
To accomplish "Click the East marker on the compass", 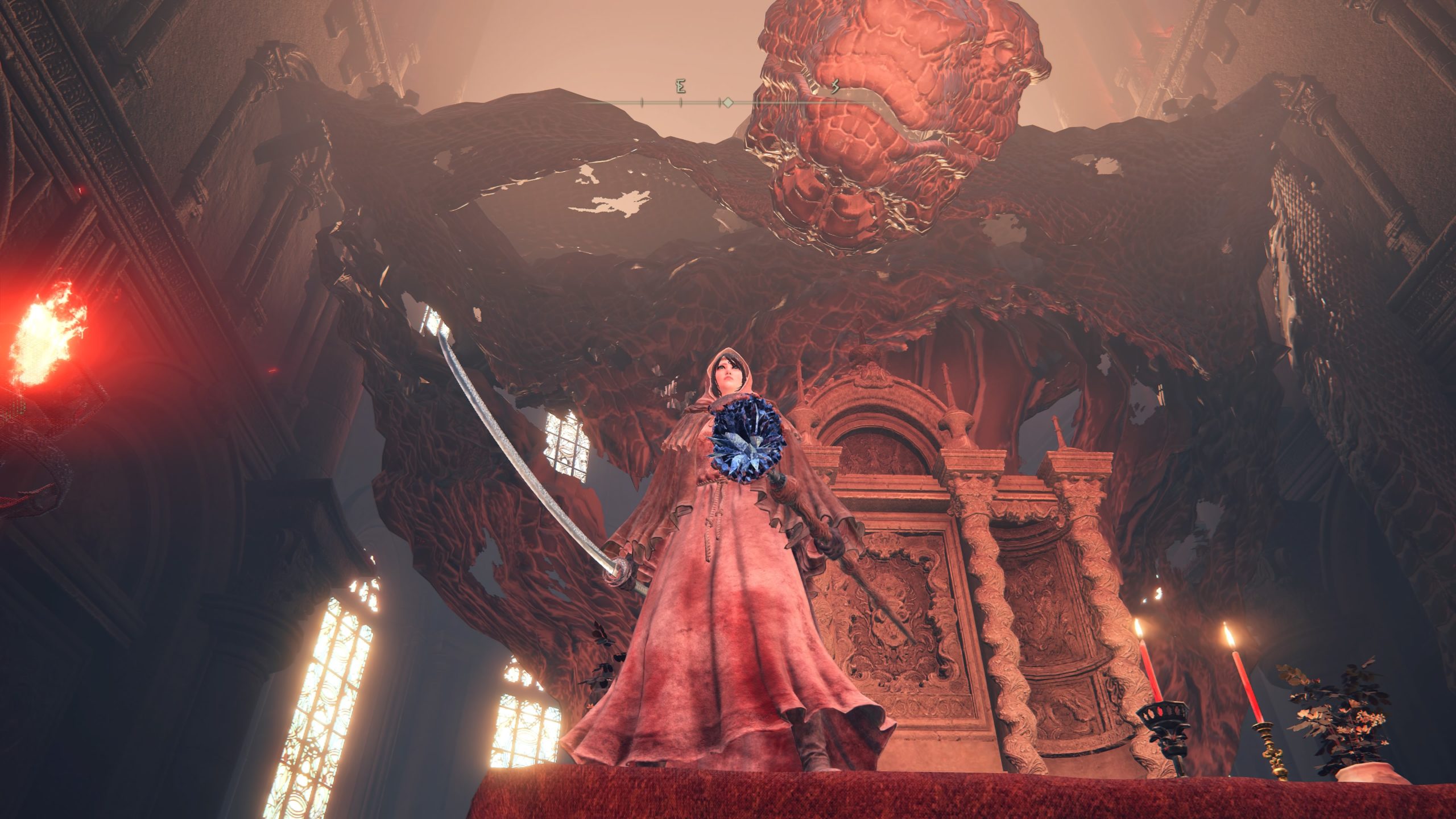I will click(681, 88).
